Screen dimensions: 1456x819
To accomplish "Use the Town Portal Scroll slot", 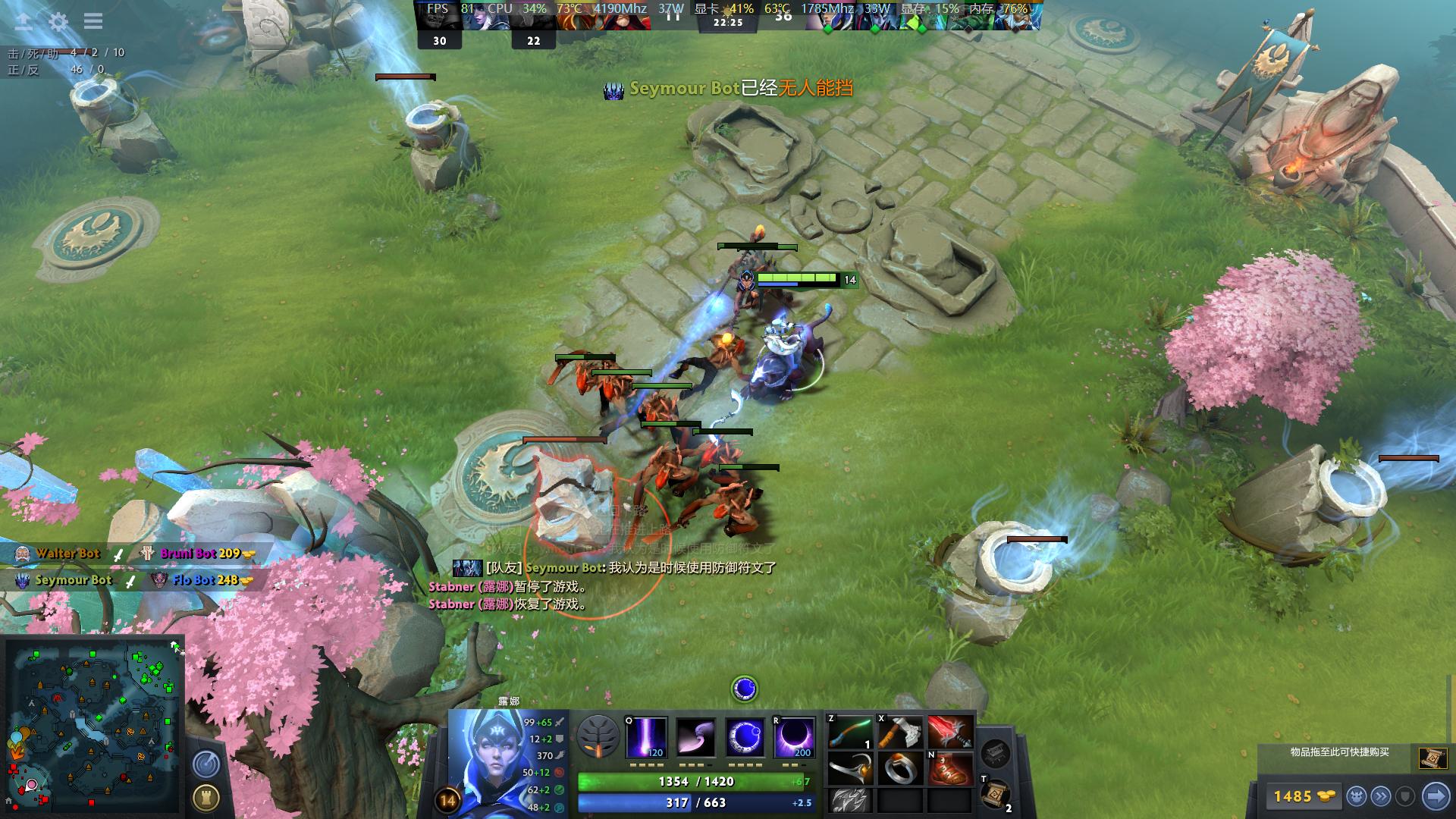I will click(x=995, y=794).
